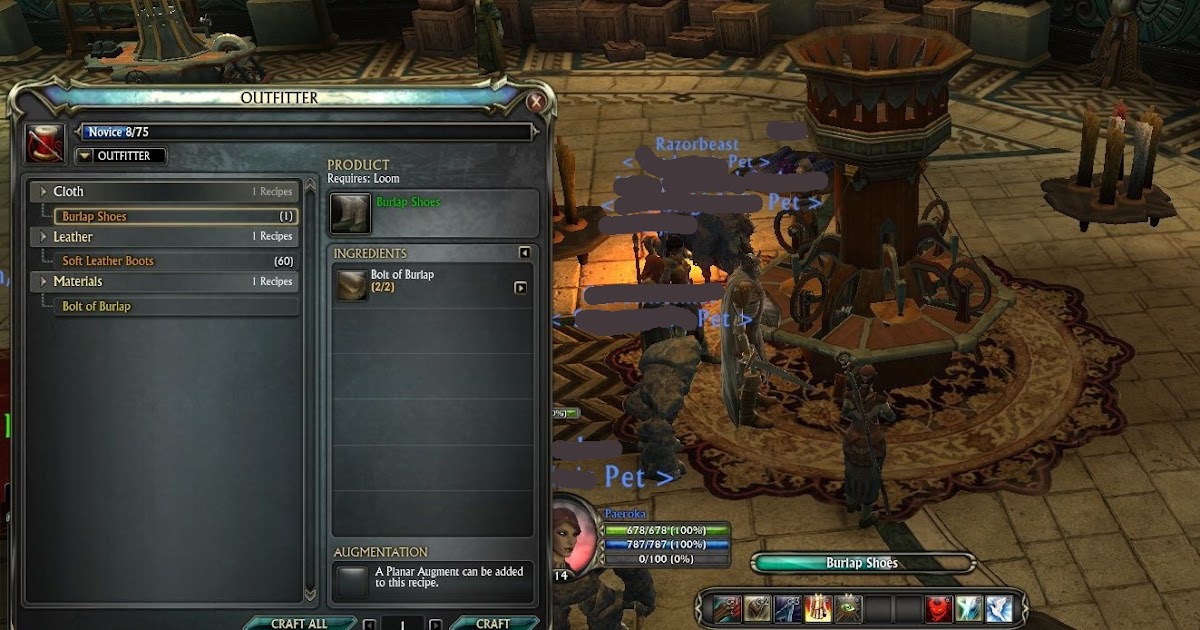The height and width of the screenshot is (630, 1200).
Task: Select the Bolt of Burlap ingredient icon
Action: click(352, 285)
